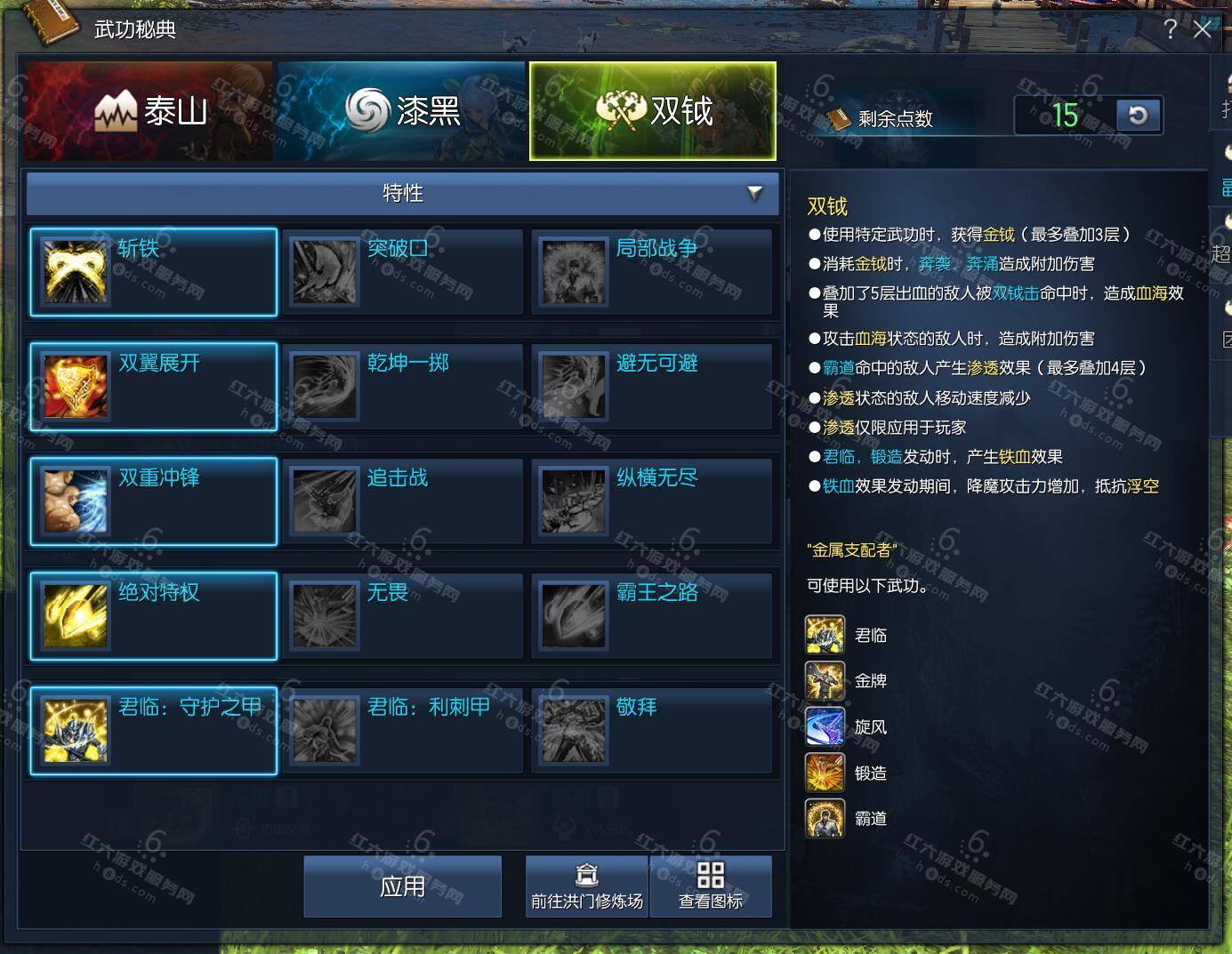Open the question mark help
Screen dimensions: 1232x954
[x=1171, y=29]
